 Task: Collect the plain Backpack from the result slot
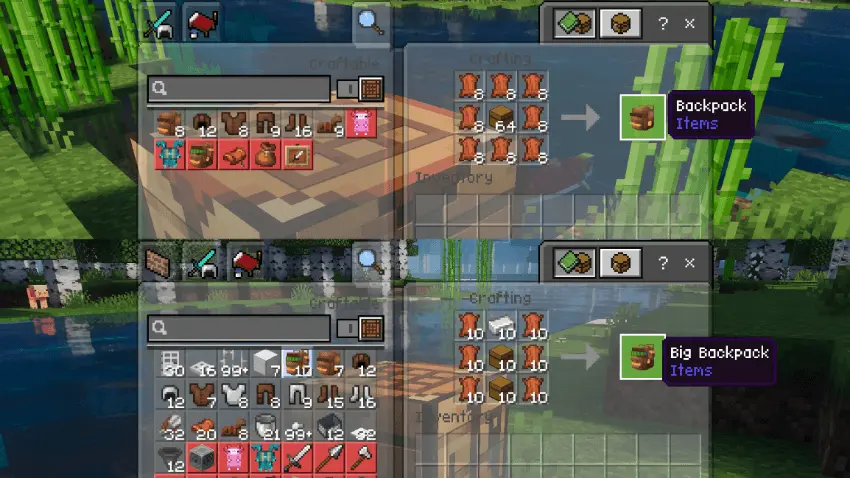643,116
